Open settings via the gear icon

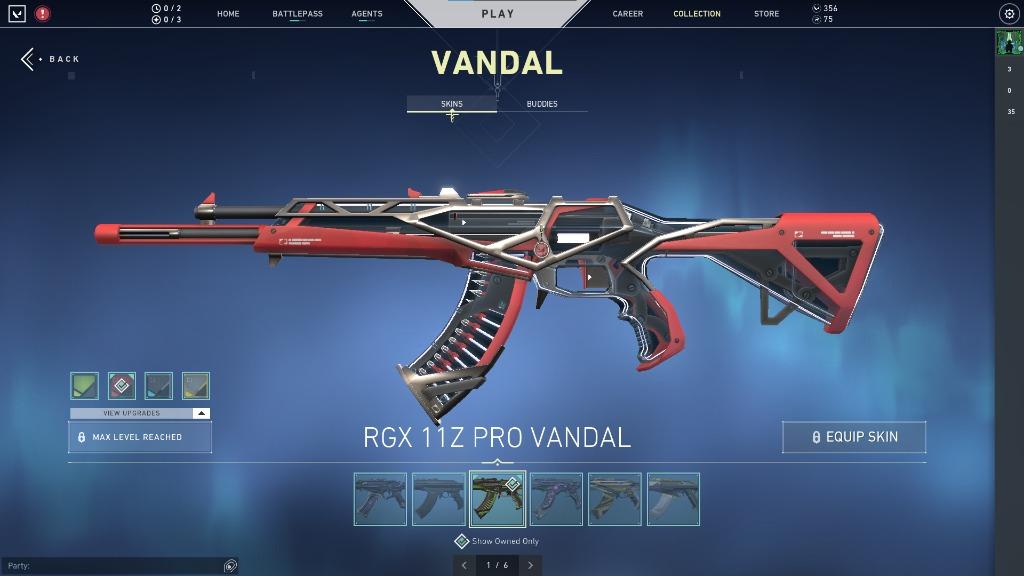(x=1008, y=14)
